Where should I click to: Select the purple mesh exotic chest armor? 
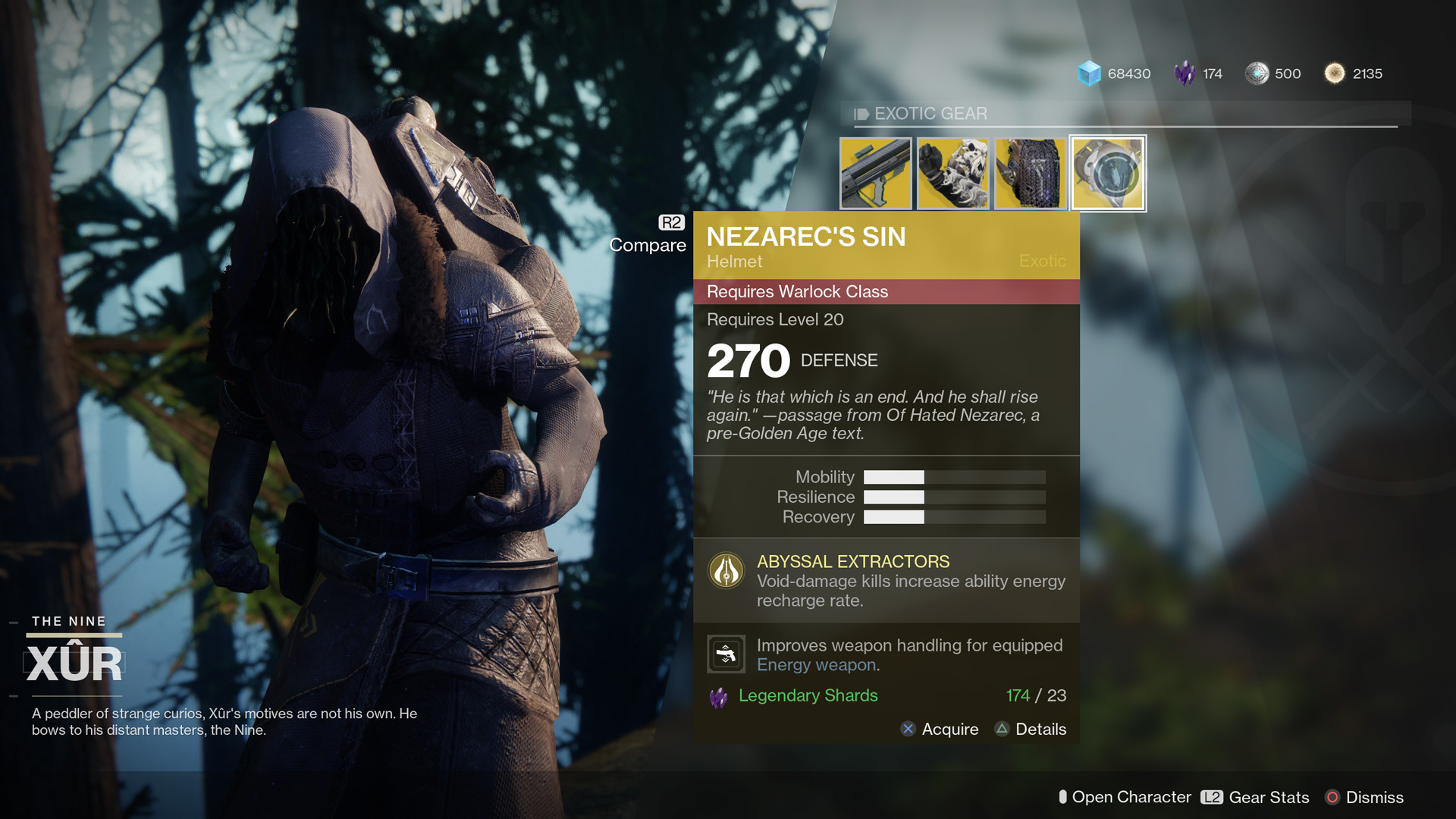click(1030, 174)
